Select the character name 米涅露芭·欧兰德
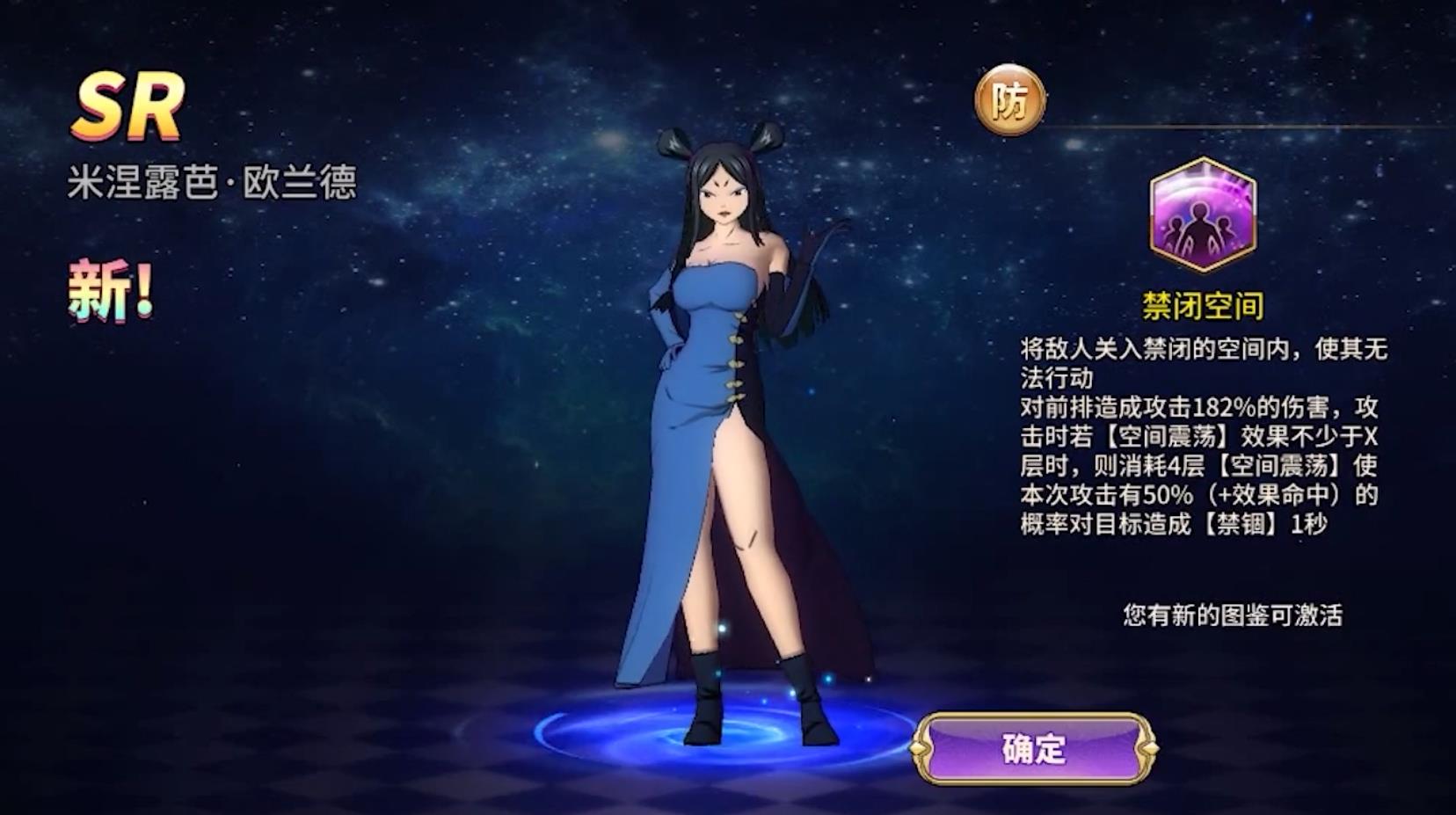Image resolution: width=1456 pixels, height=815 pixels. (215, 181)
